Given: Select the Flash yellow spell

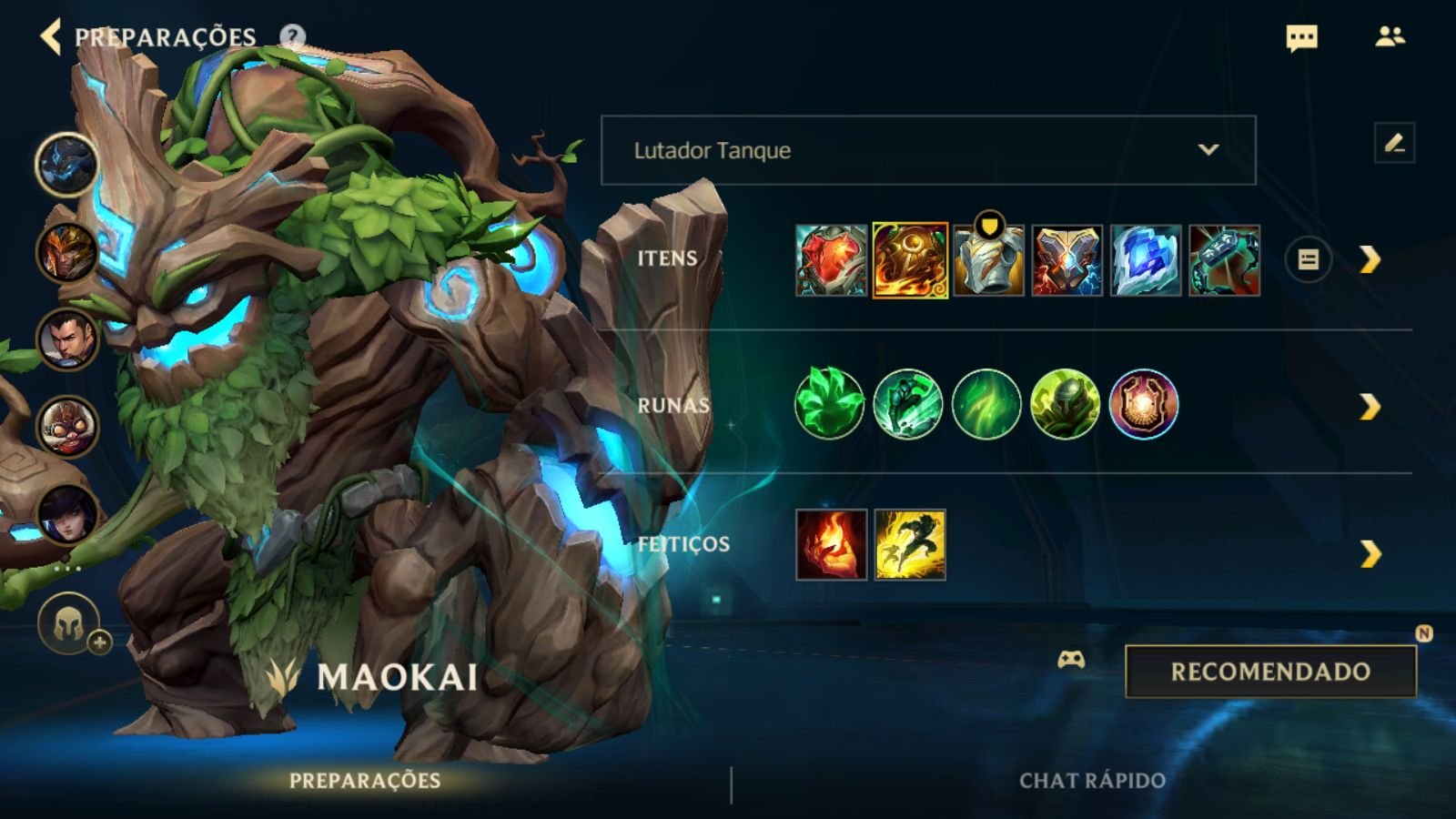Looking at the screenshot, I should 910,544.
